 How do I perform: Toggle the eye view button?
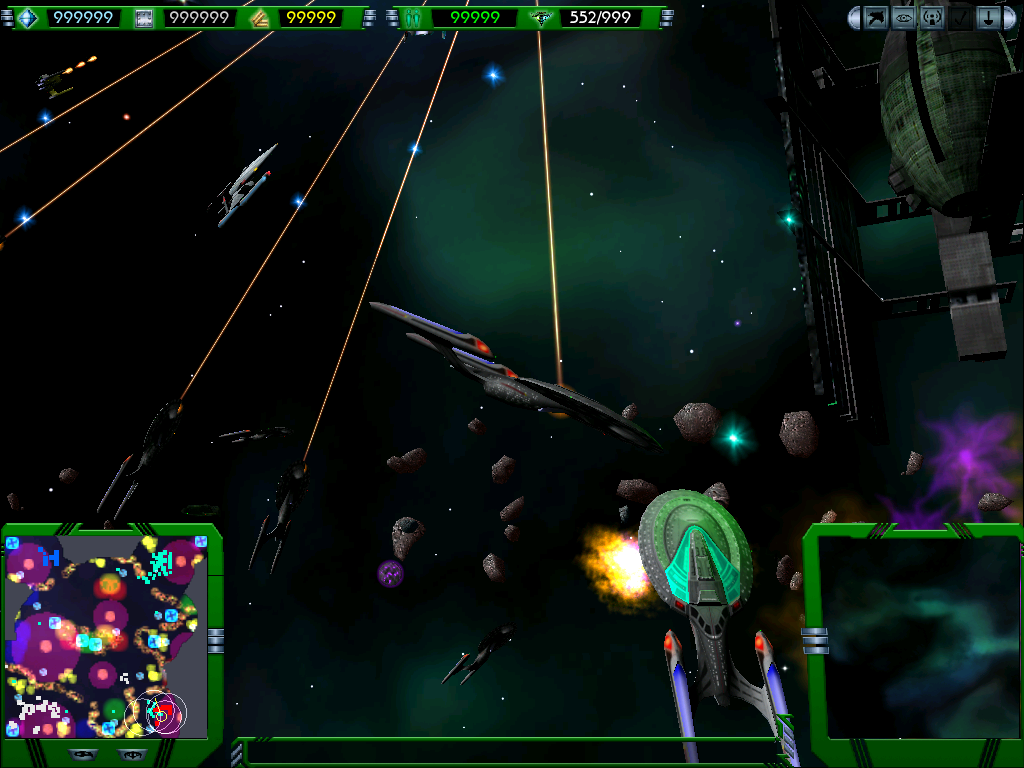[x=904, y=18]
